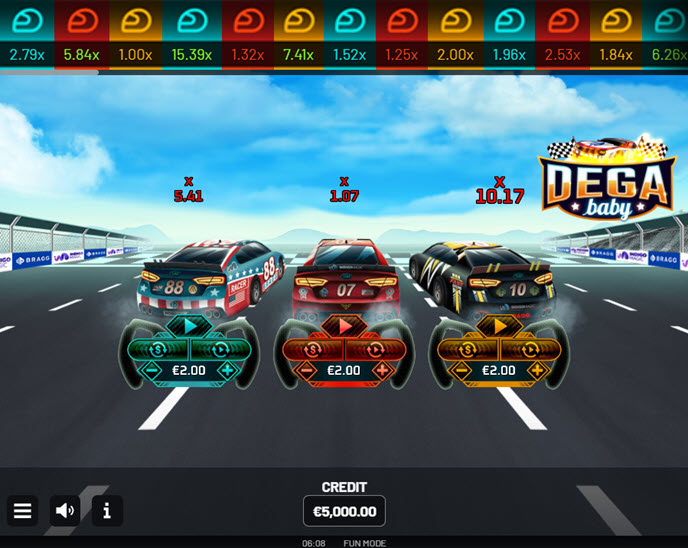Increase the blue car's bet amount

pos(228,370)
